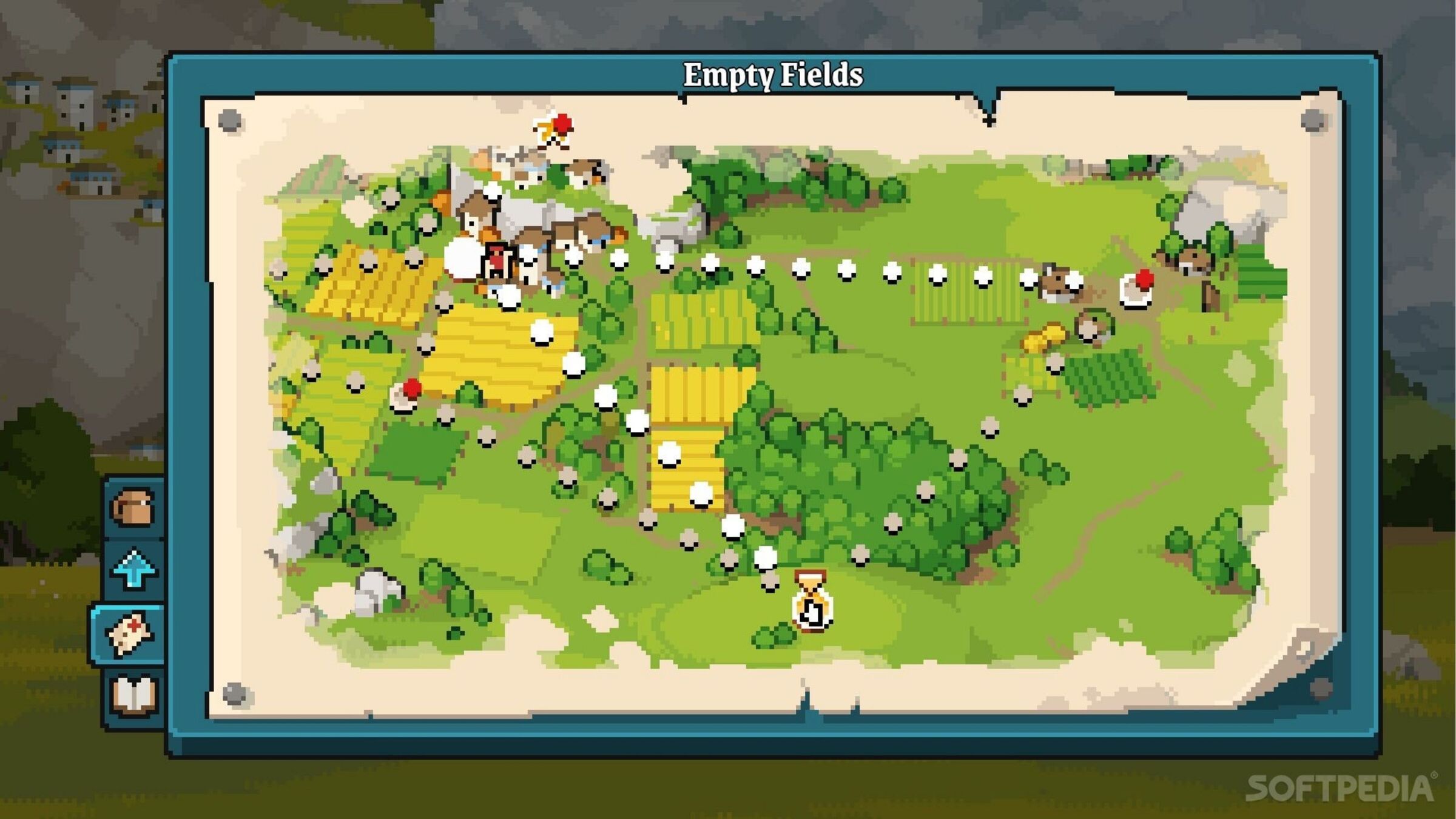The height and width of the screenshot is (819, 1456).
Task: Open the backpack inventory tab
Action: coord(133,508)
